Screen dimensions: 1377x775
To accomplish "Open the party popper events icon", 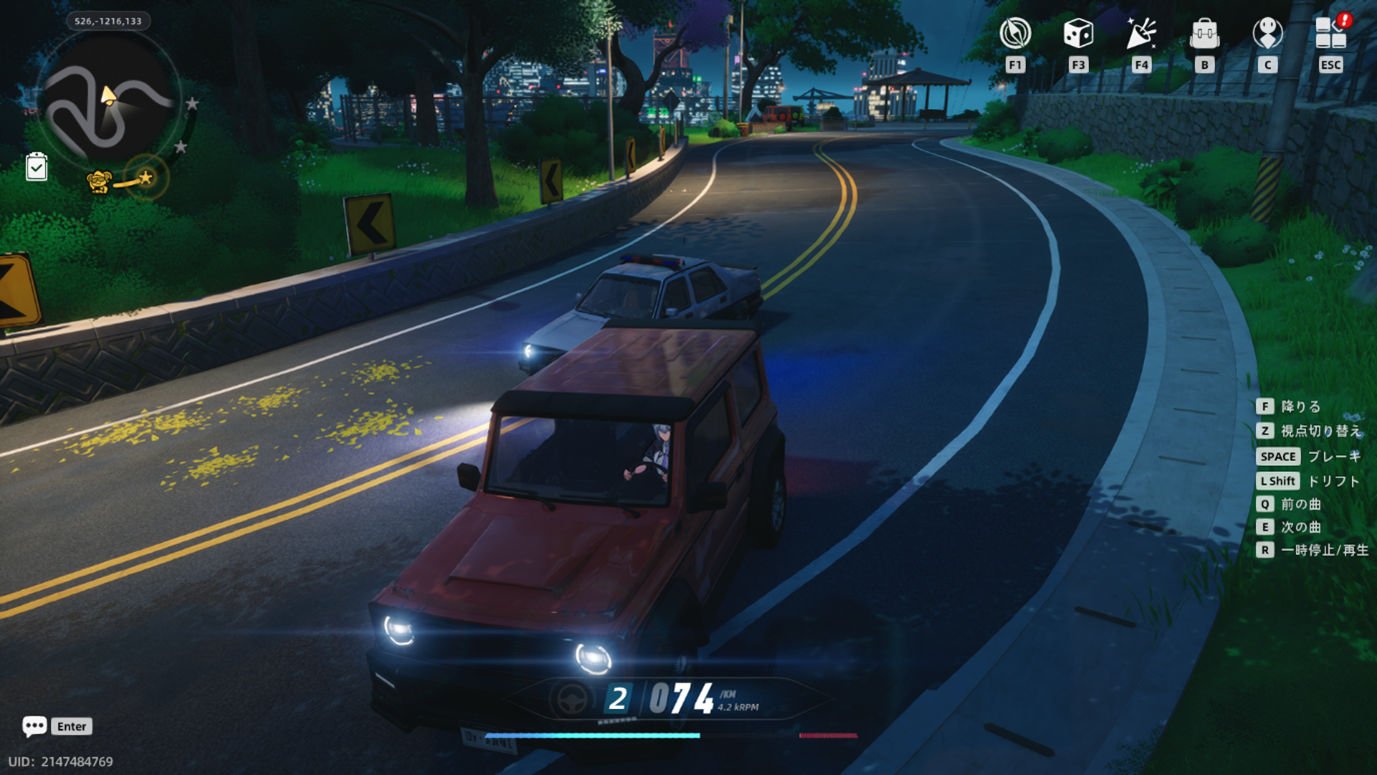I will (x=1141, y=33).
